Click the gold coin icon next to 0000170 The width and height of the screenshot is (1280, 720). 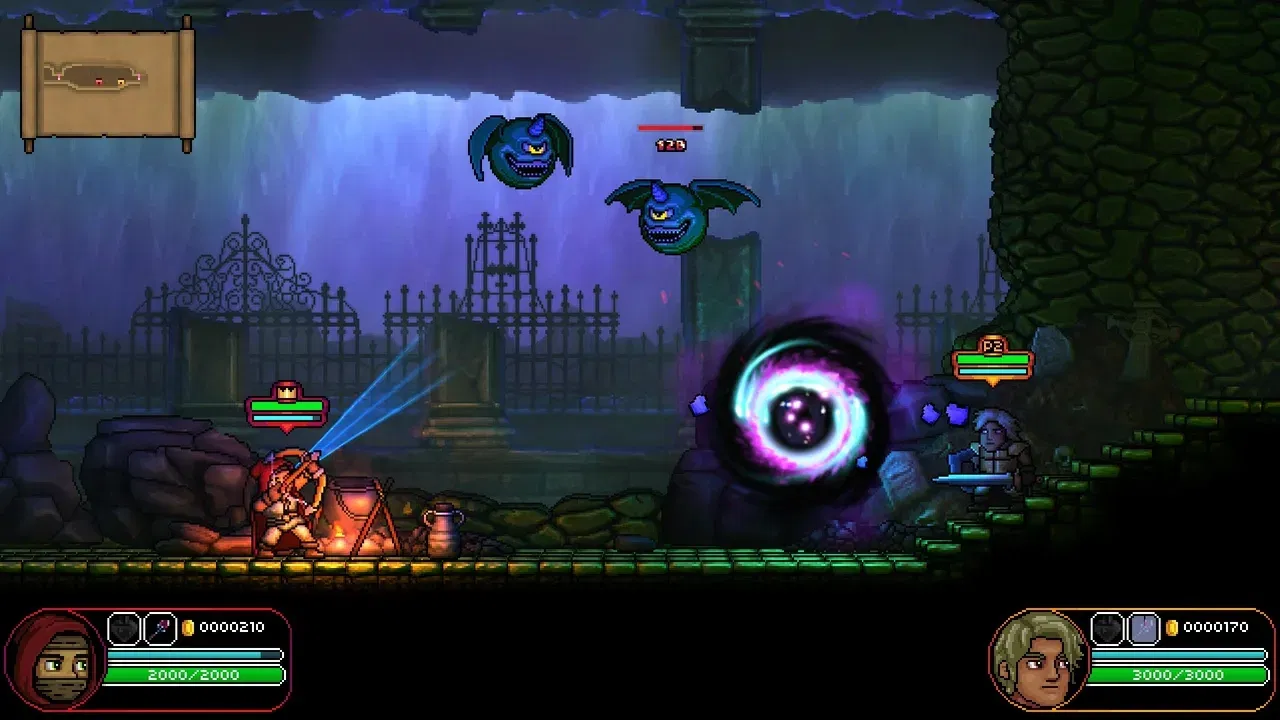(x=1173, y=627)
